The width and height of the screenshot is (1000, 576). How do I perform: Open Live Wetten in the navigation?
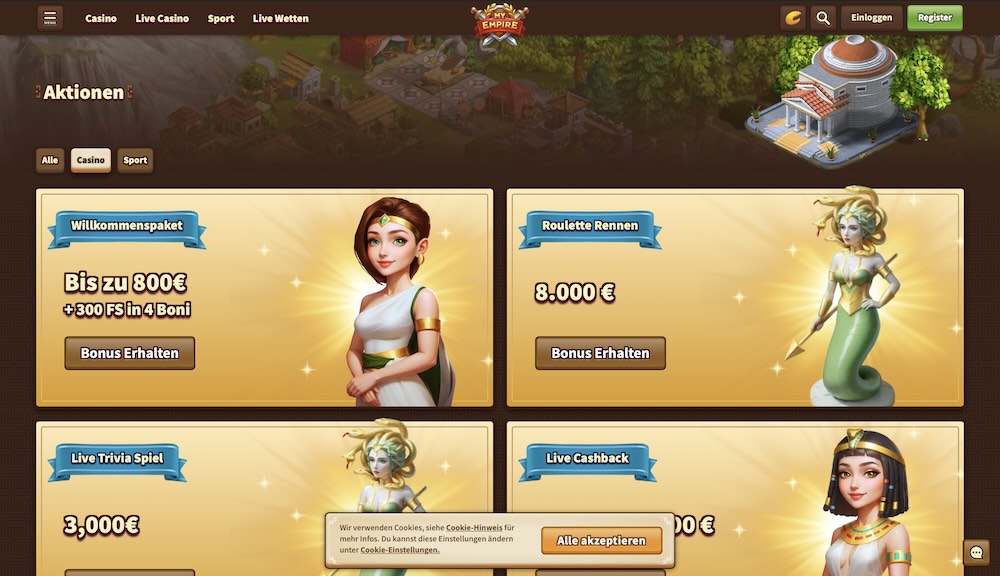[x=281, y=18]
